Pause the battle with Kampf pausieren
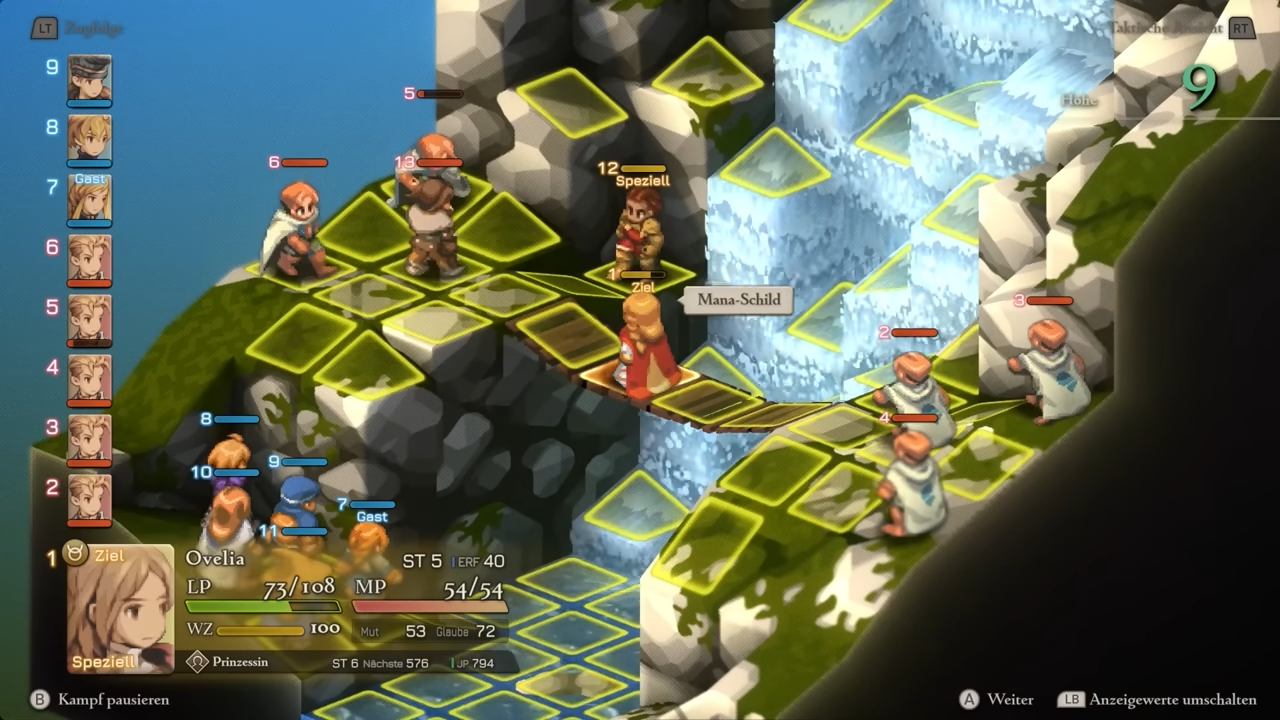1280x720 pixels. point(100,700)
